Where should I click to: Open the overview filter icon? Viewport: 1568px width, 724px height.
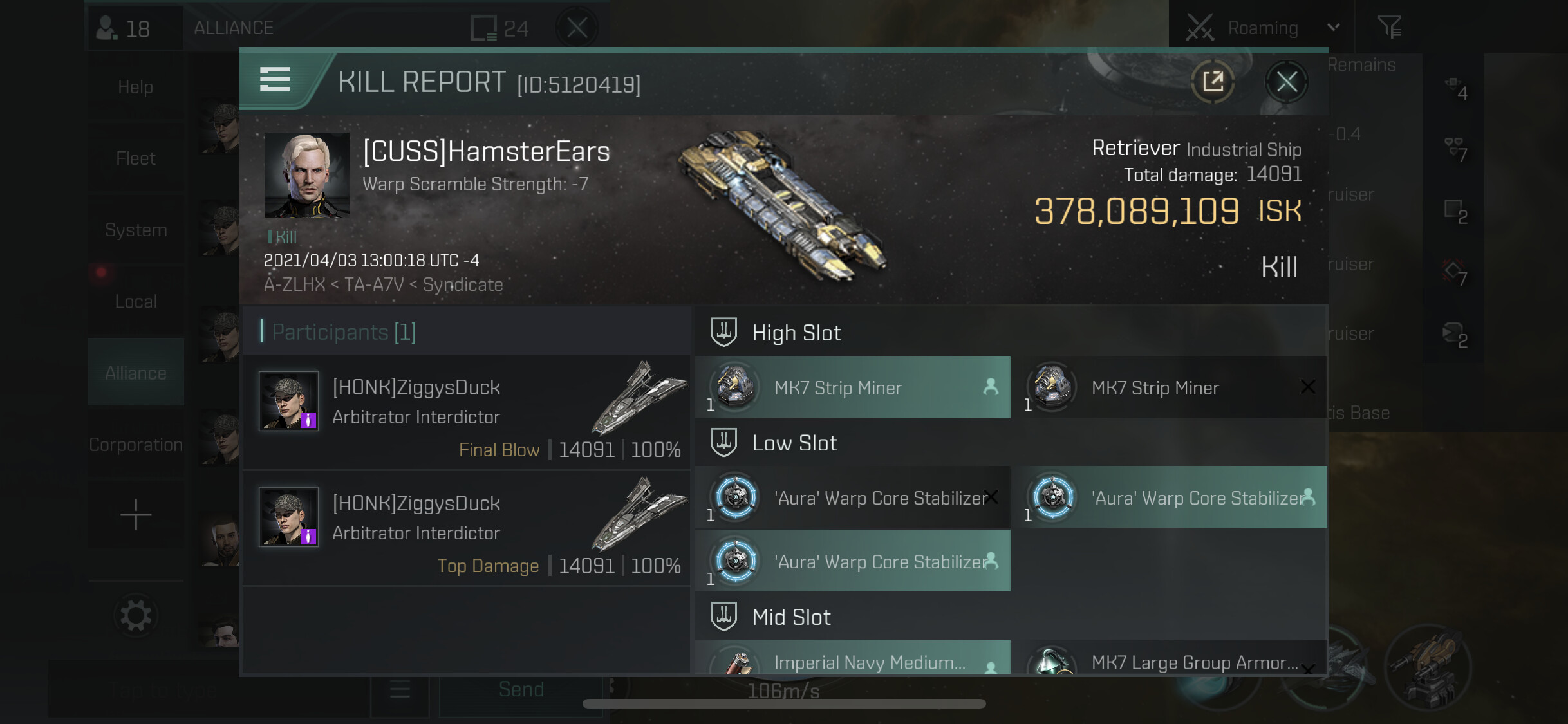point(1389,28)
